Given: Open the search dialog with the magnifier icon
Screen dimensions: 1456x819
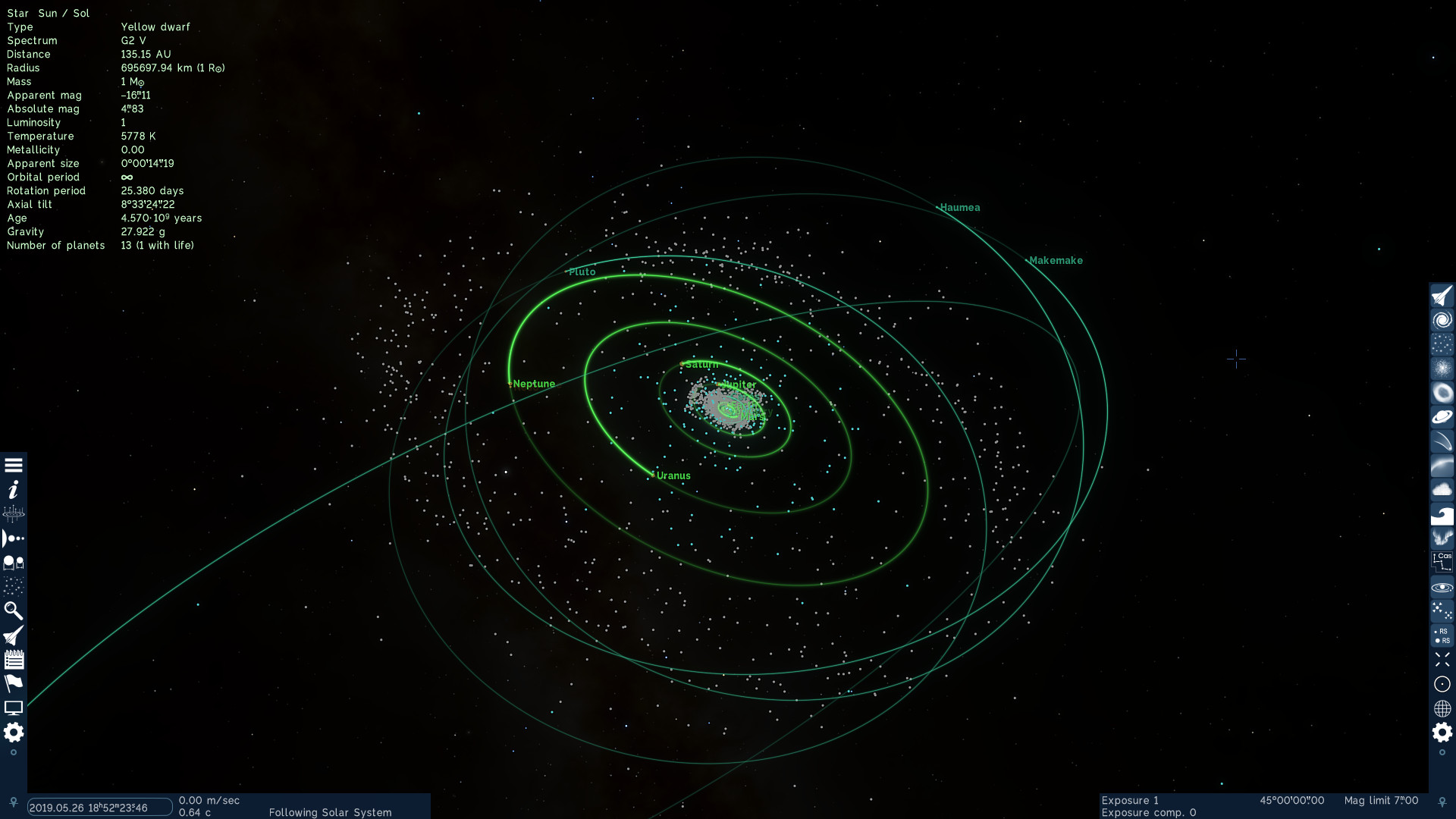Looking at the screenshot, I should tap(13, 610).
